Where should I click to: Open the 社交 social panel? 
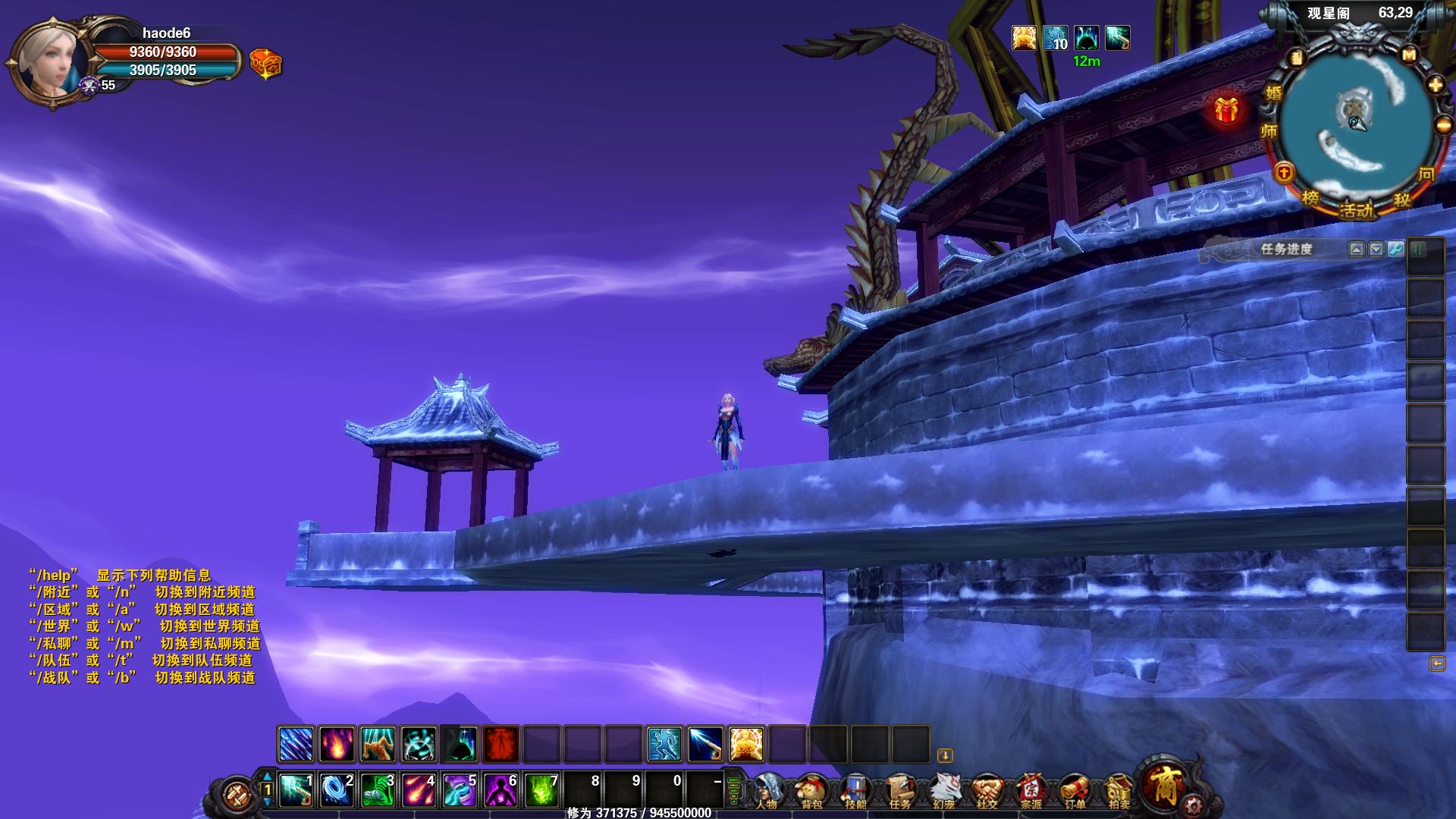(x=987, y=791)
